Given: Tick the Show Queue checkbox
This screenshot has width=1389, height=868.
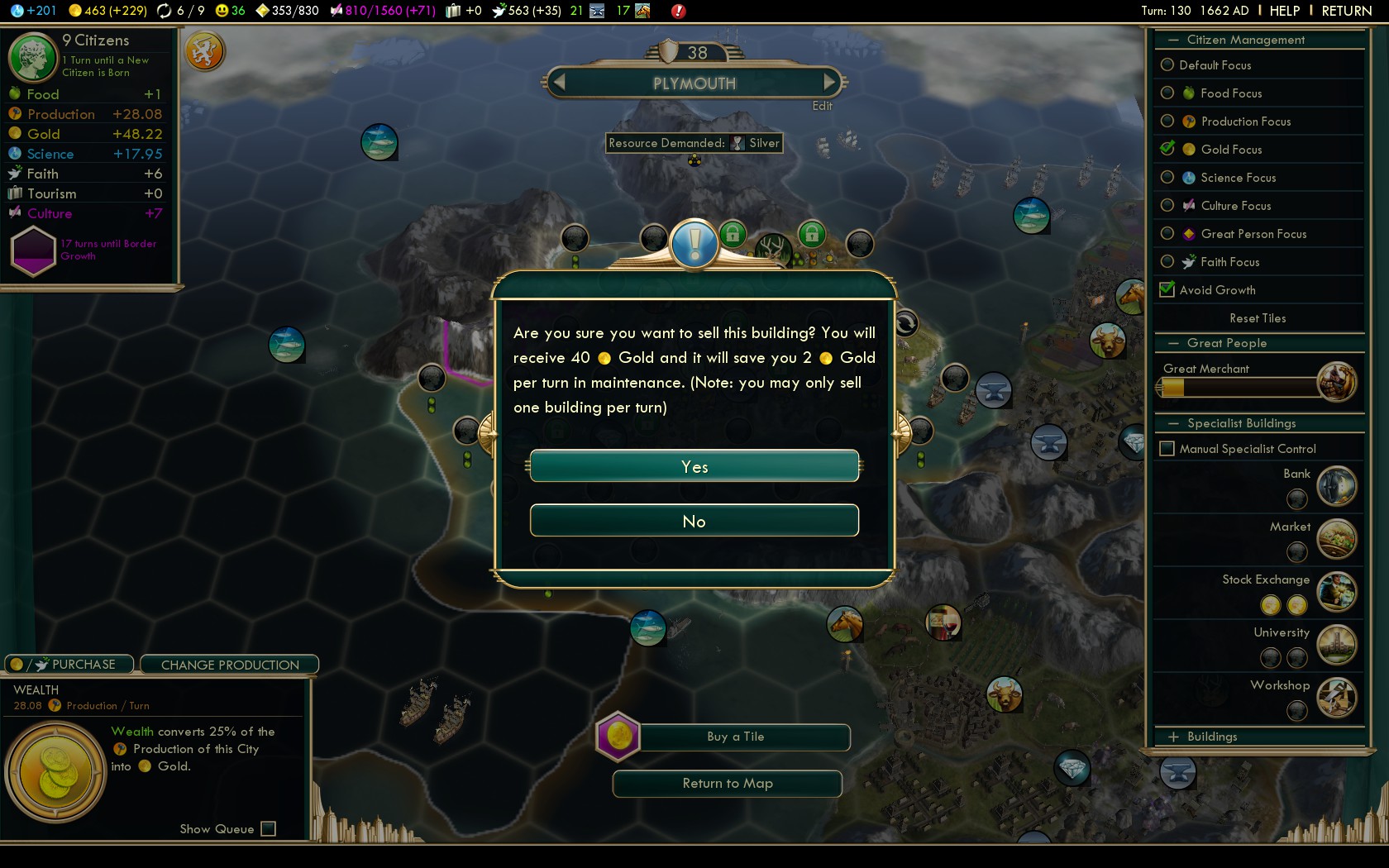Looking at the screenshot, I should pos(268,828).
